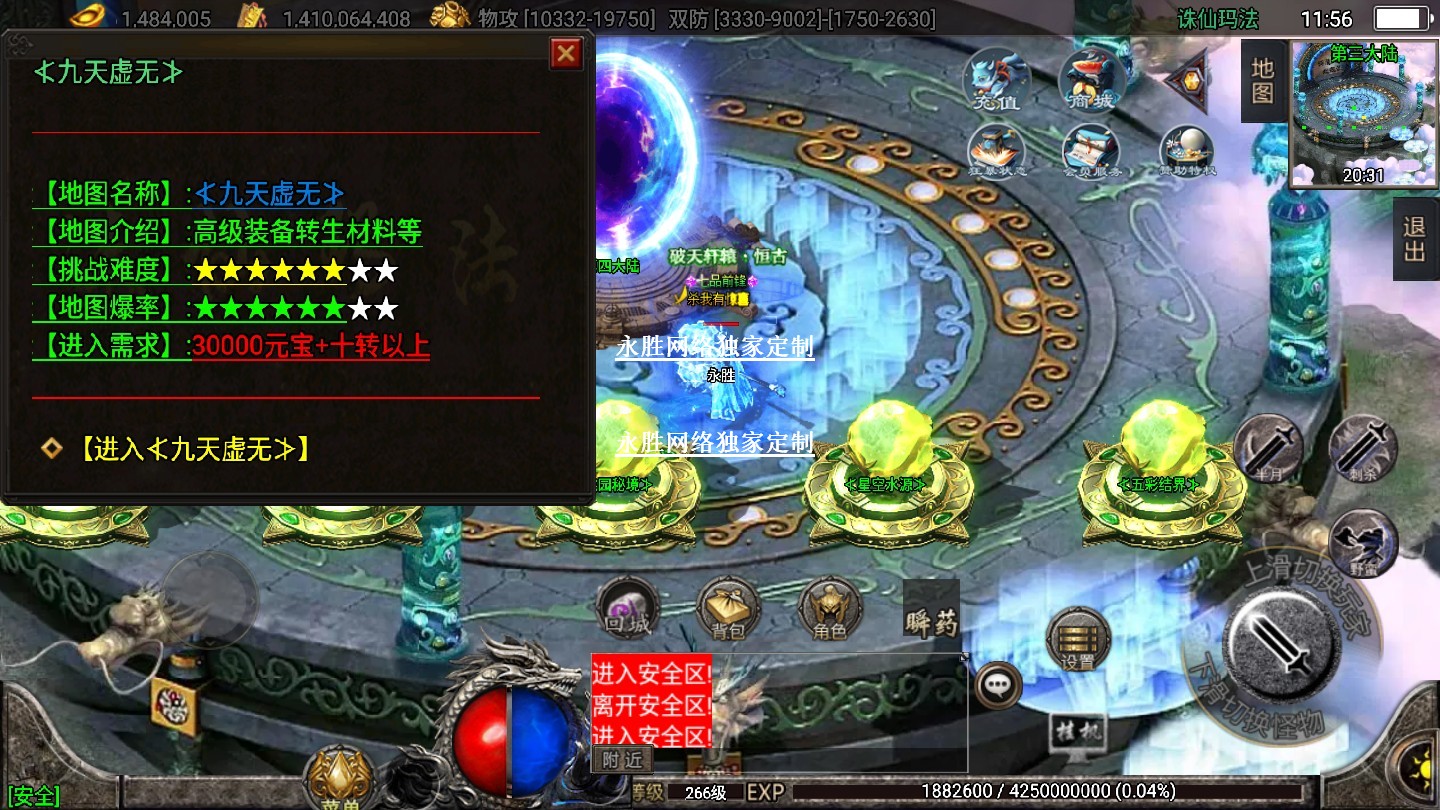Open the 背包 backpack
The width and height of the screenshot is (1440, 810).
[729, 608]
